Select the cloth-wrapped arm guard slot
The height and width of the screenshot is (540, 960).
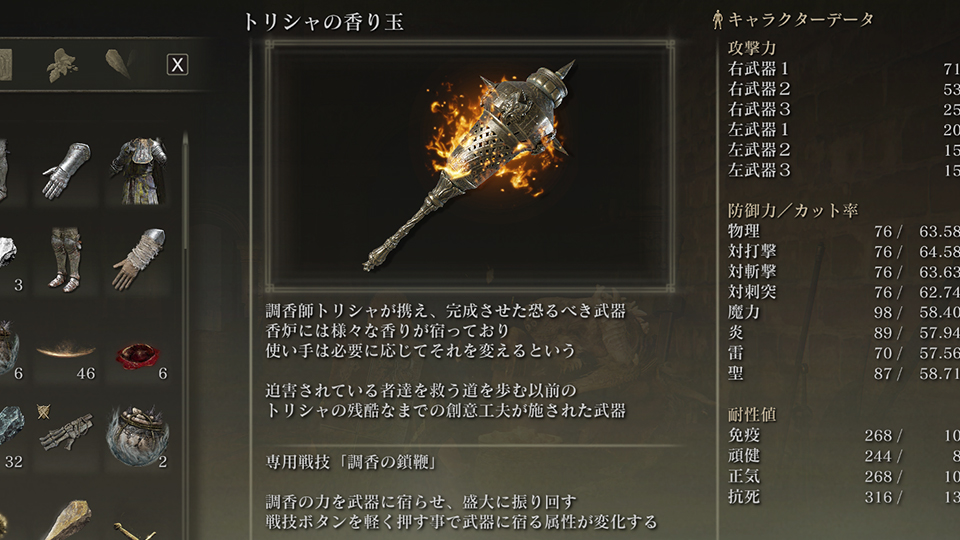point(137,258)
